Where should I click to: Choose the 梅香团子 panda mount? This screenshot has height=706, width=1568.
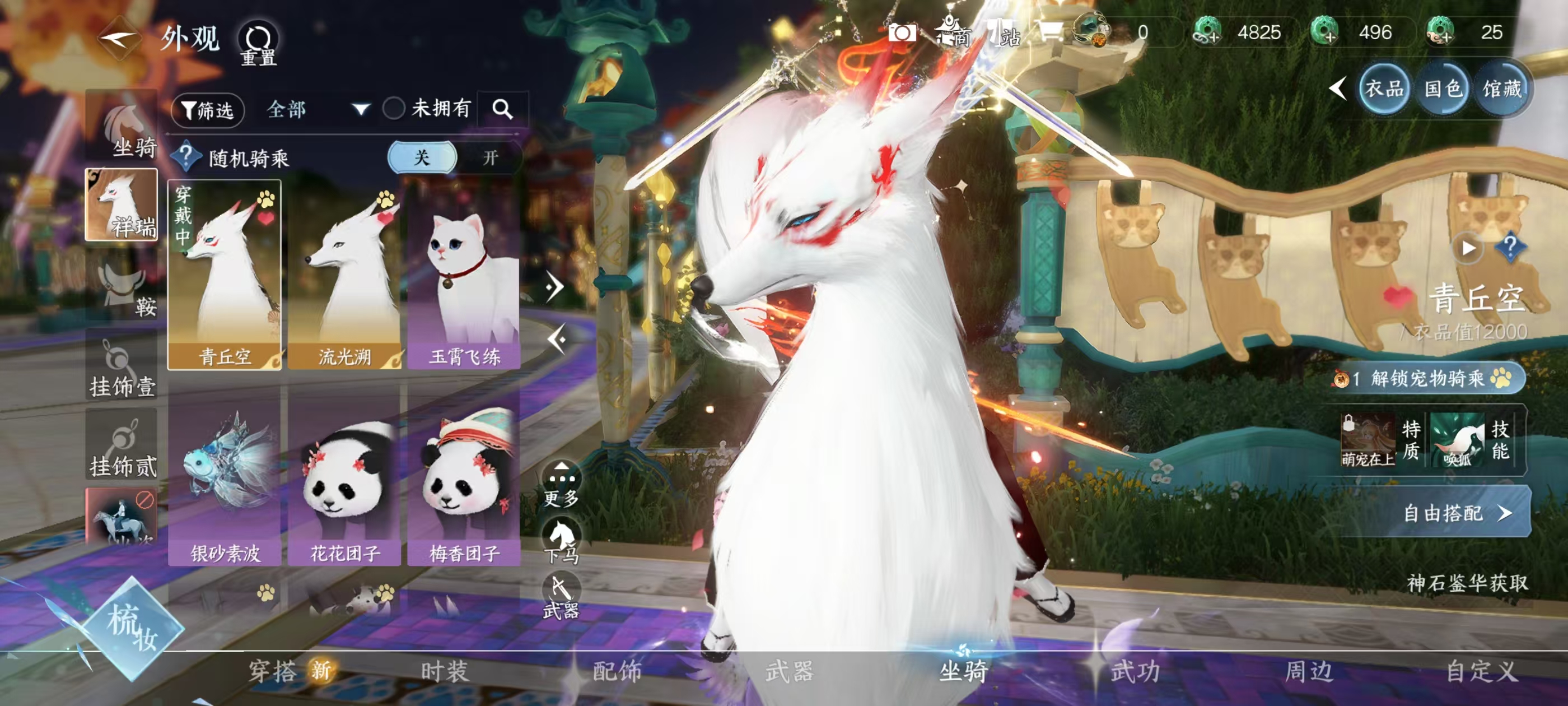click(x=464, y=481)
